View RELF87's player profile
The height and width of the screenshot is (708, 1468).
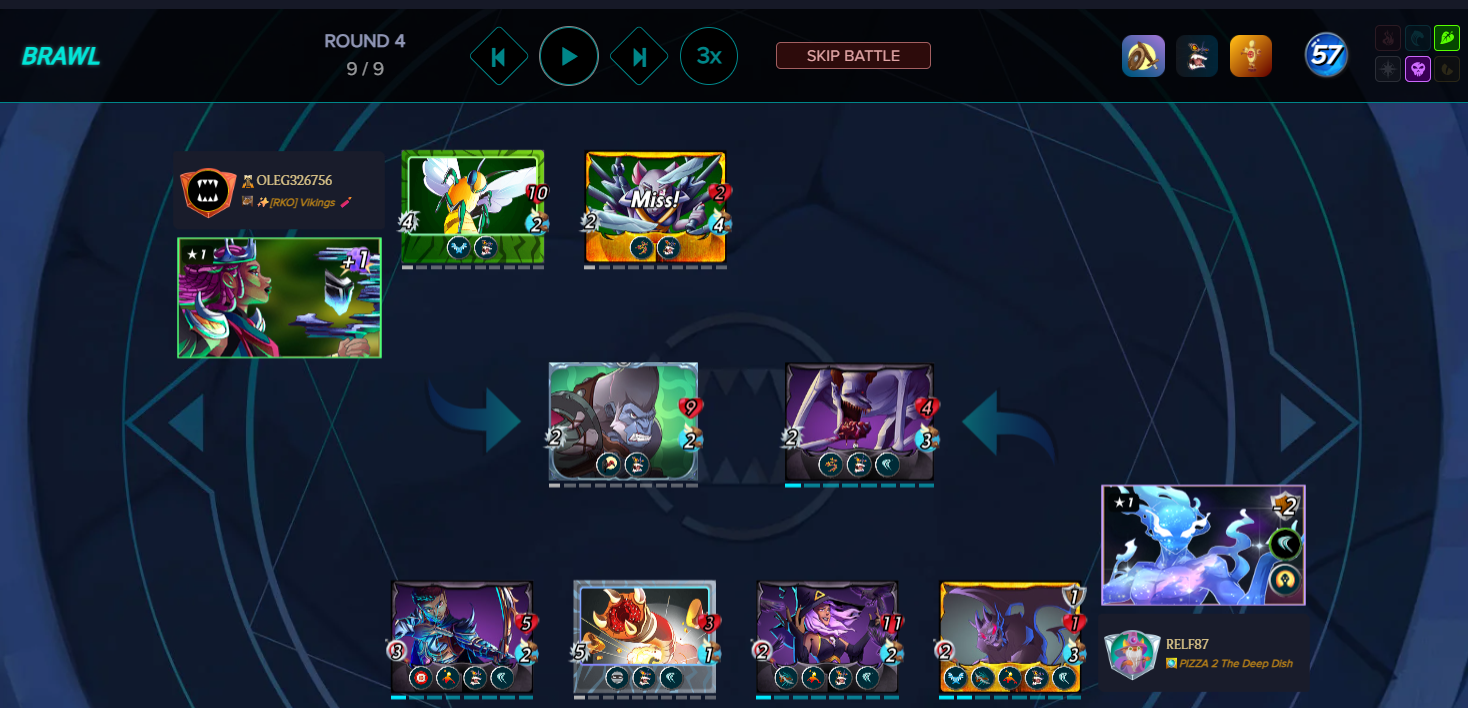[x=1187, y=644]
